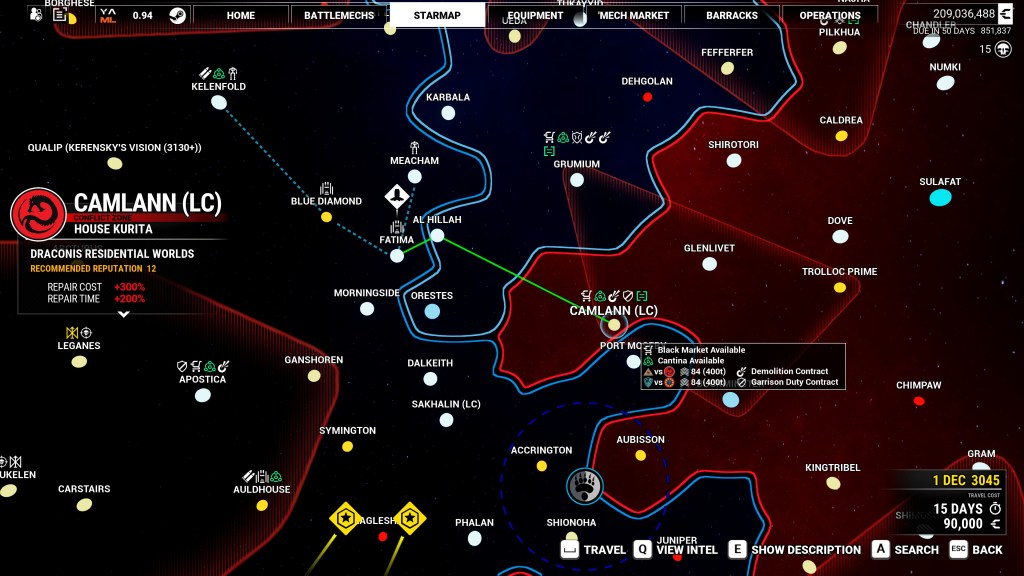Select the Al Hillah system node
The height and width of the screenshot is (576, 1024).
pos(437,236)
